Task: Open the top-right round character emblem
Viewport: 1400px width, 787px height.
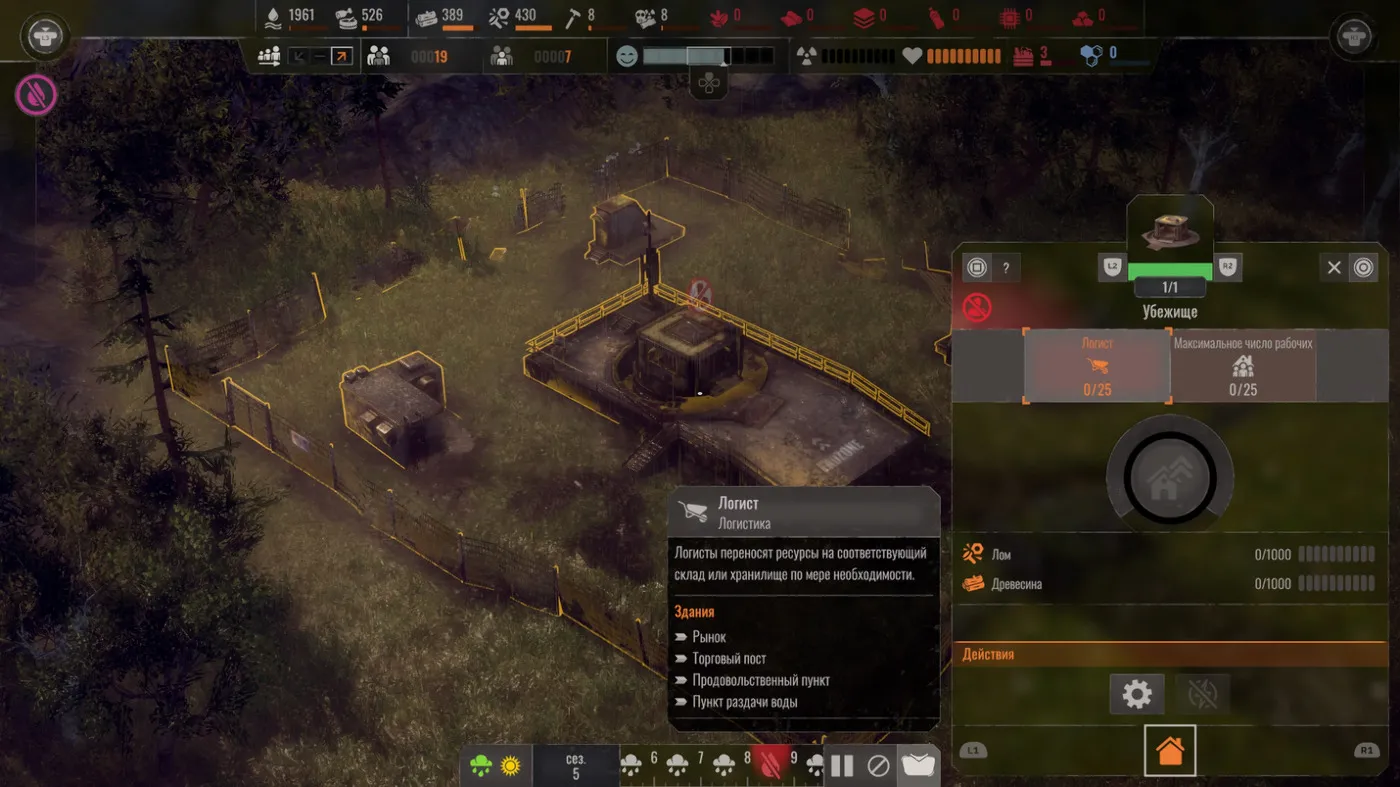Action: click(x=1355, y=36)
